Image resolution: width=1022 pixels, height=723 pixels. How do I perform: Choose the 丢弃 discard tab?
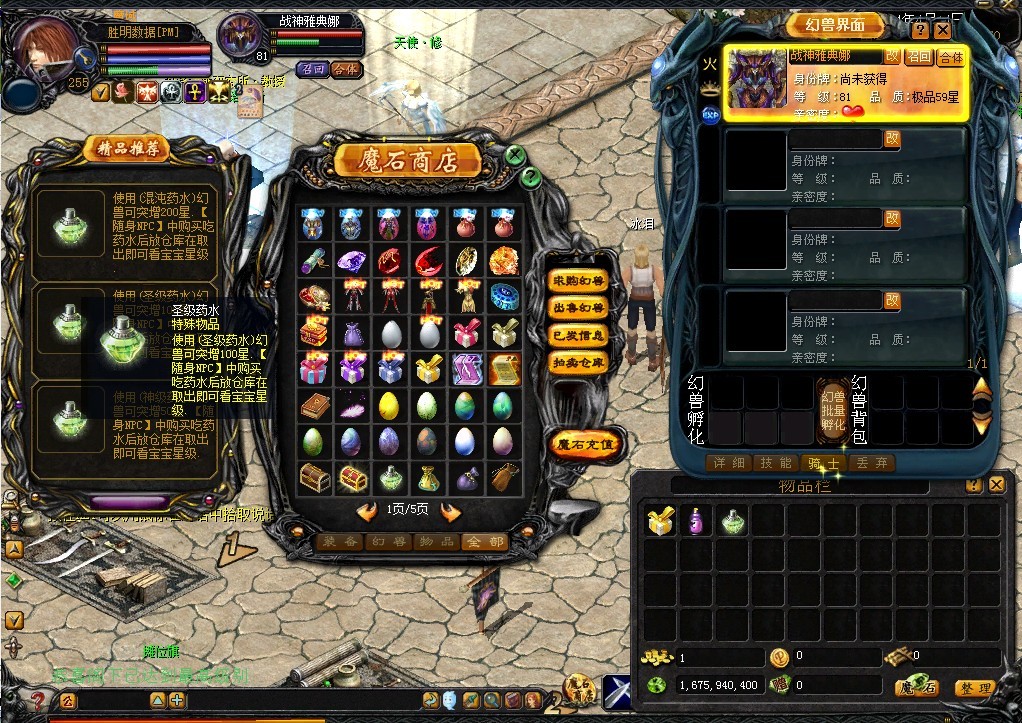point(871,463)
